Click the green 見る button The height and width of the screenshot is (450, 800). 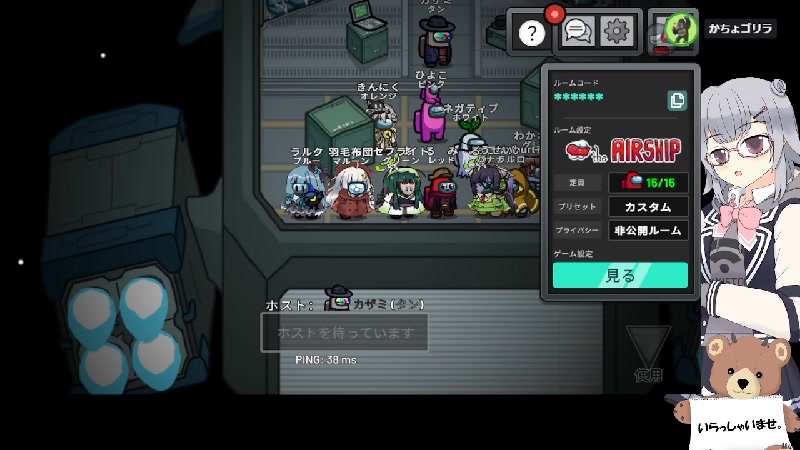click(x=620, y=276)
